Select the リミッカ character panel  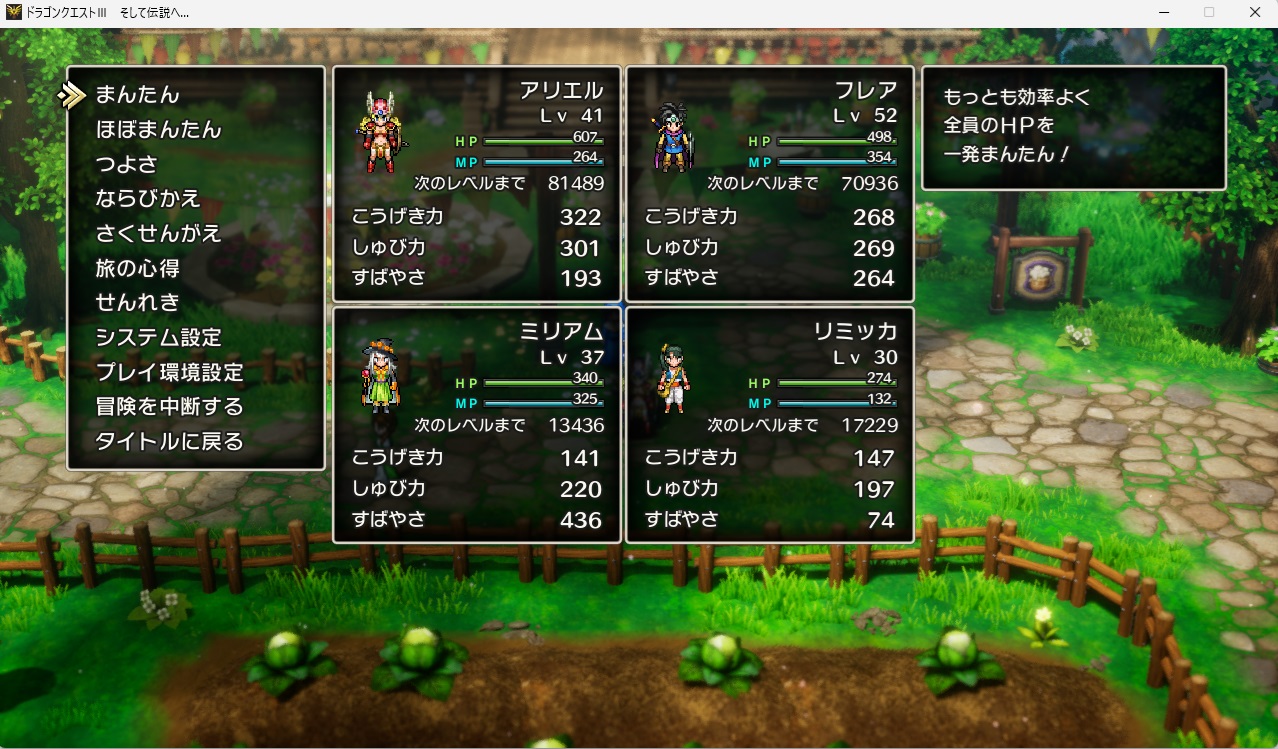click(769, 425)
